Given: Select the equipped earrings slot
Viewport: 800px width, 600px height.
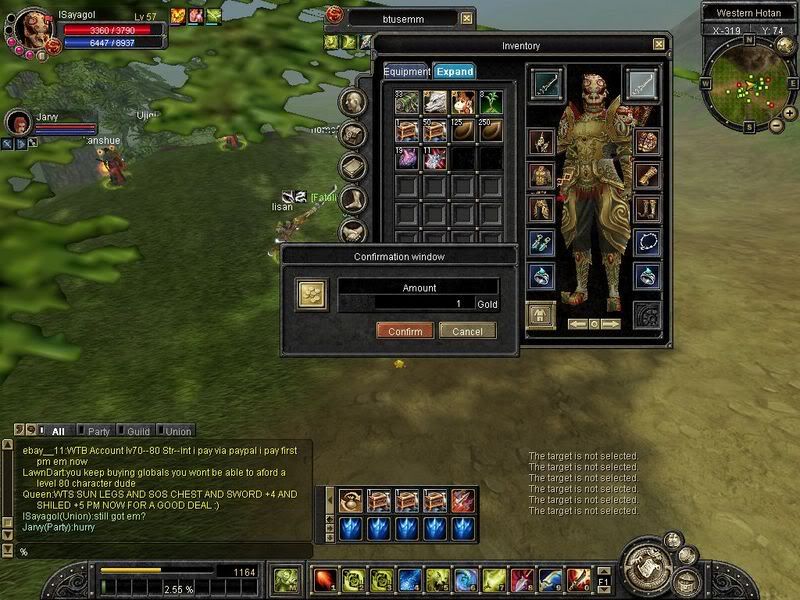Looking at the screenshot, I should [x=541, y=241].
